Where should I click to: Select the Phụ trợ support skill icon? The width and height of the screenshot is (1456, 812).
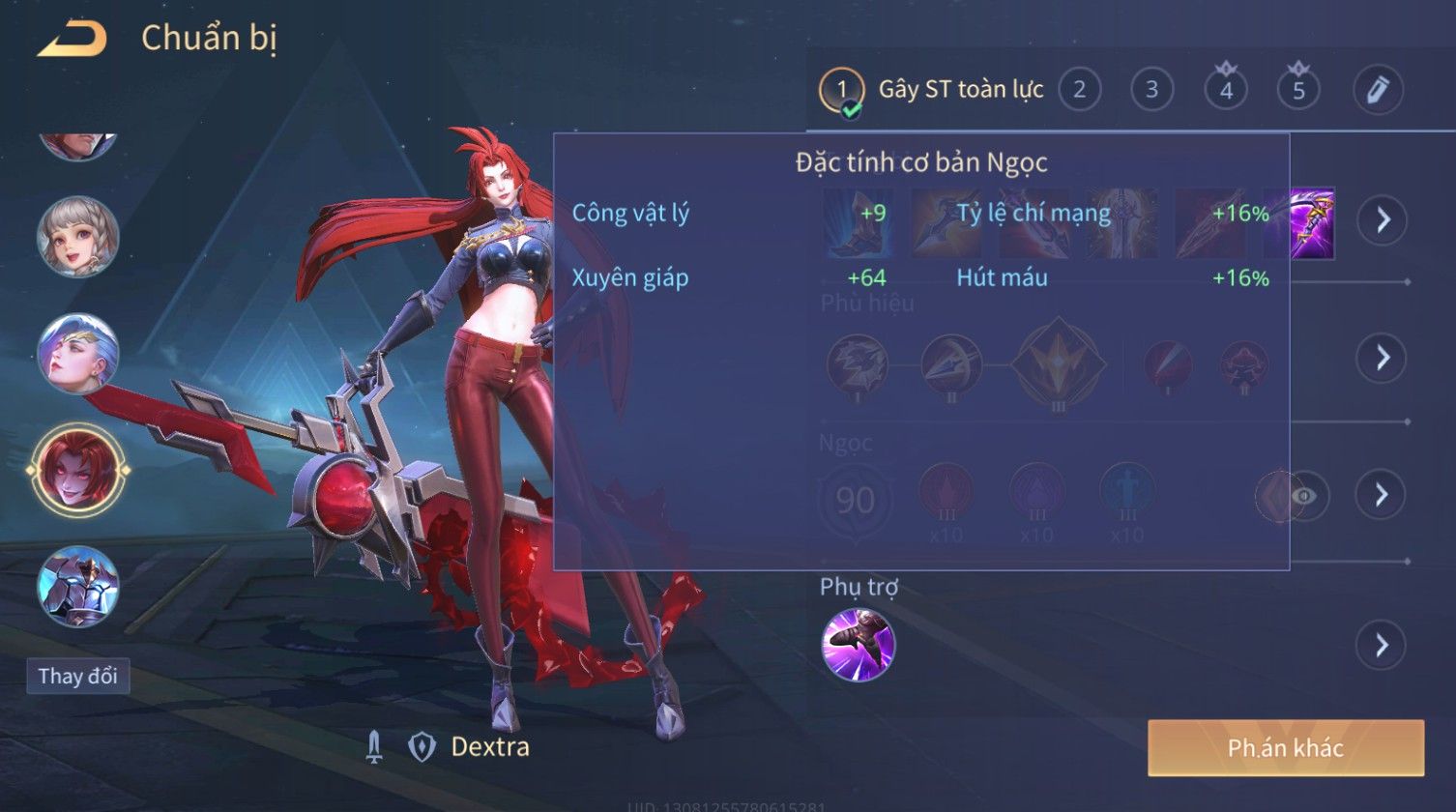coord(858,645)
